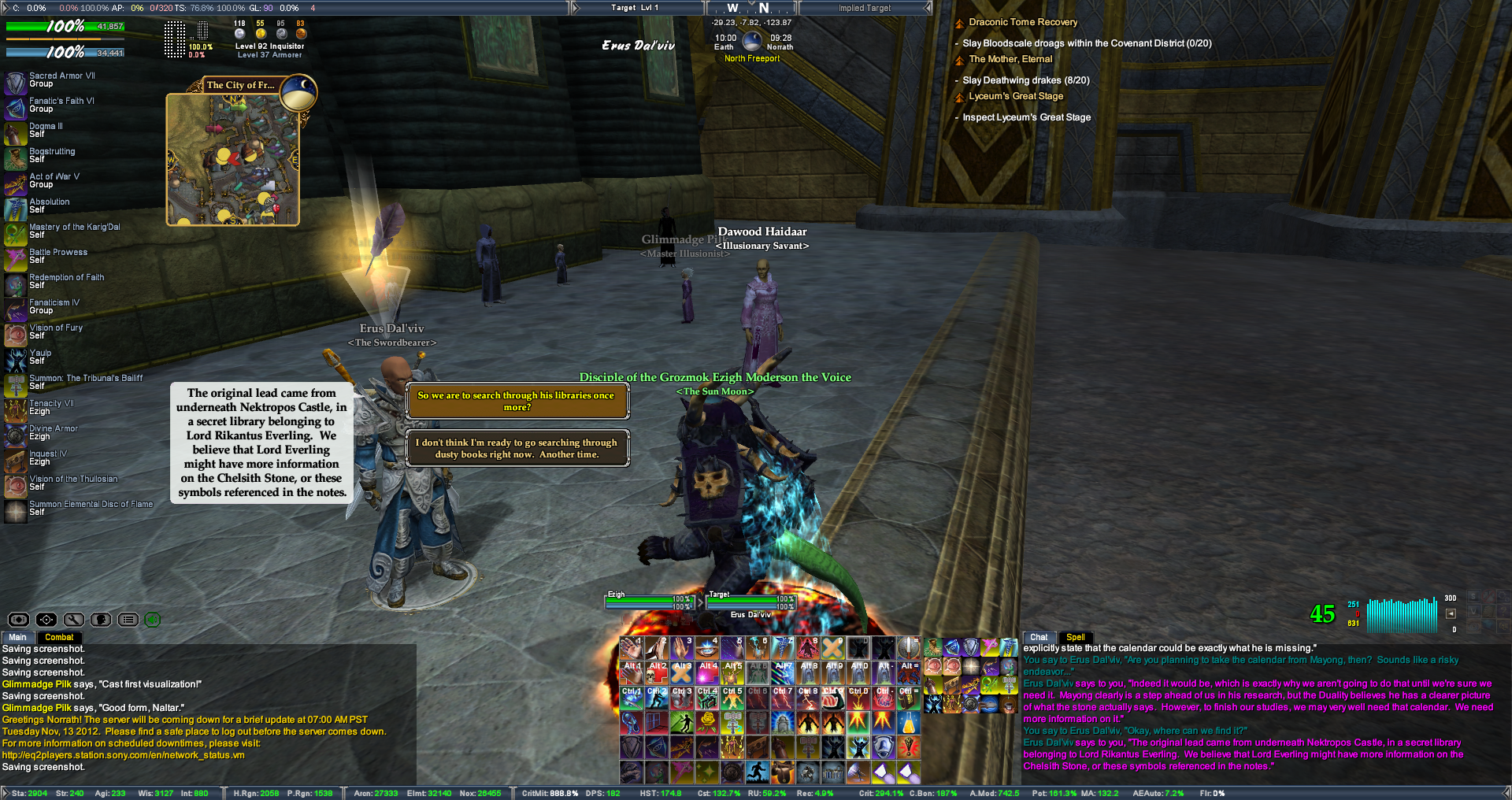
Task: Open the Chat tab in the right window
Action: 1039,637
